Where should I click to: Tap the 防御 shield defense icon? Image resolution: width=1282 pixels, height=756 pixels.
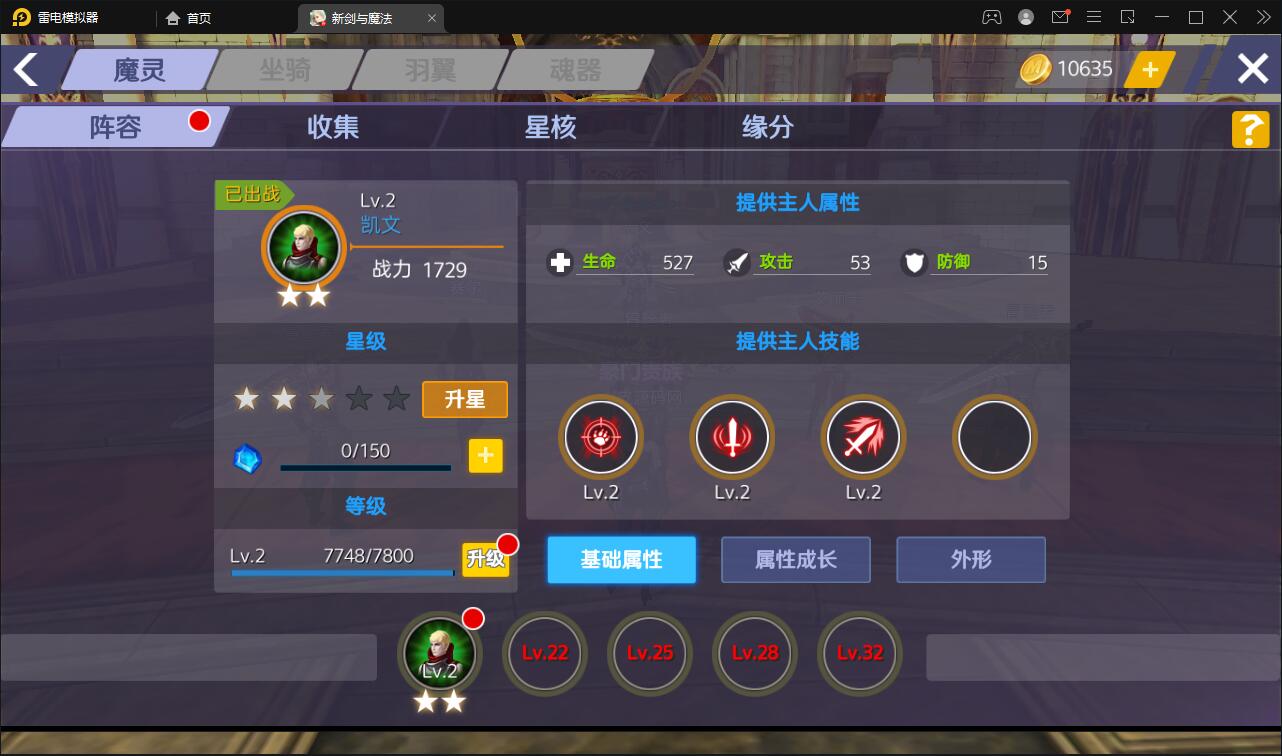[913, 262]
